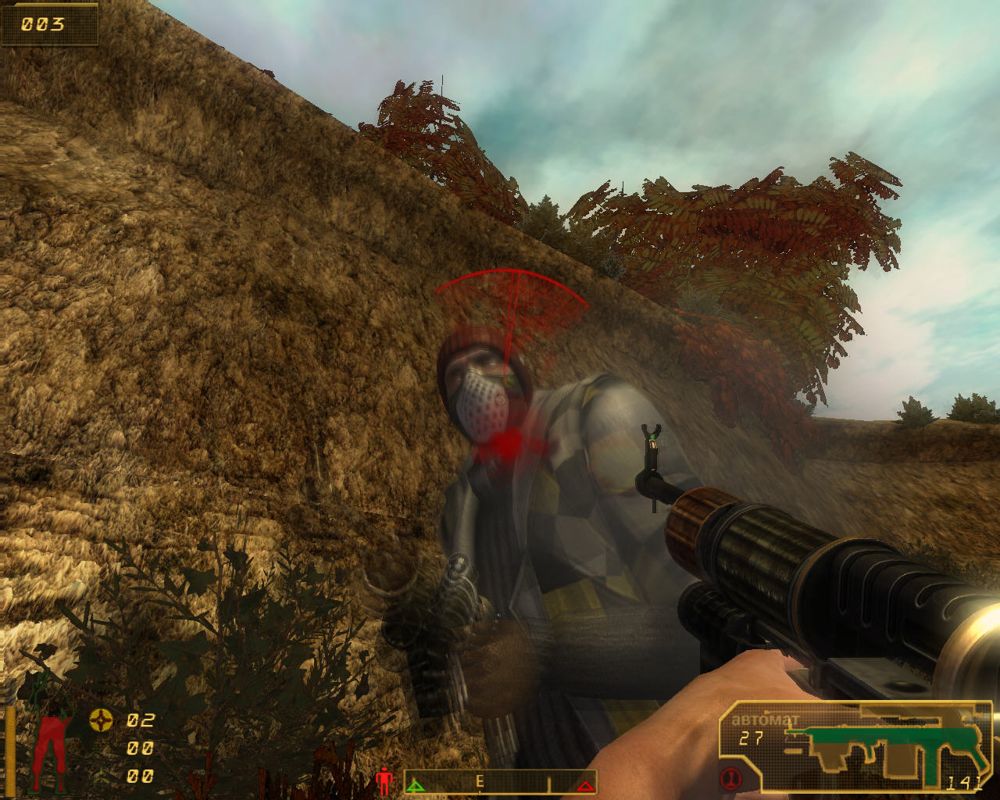Click the compass heading strip
Viewport: 1000px width, 800px height.
[x=499, y=781]
